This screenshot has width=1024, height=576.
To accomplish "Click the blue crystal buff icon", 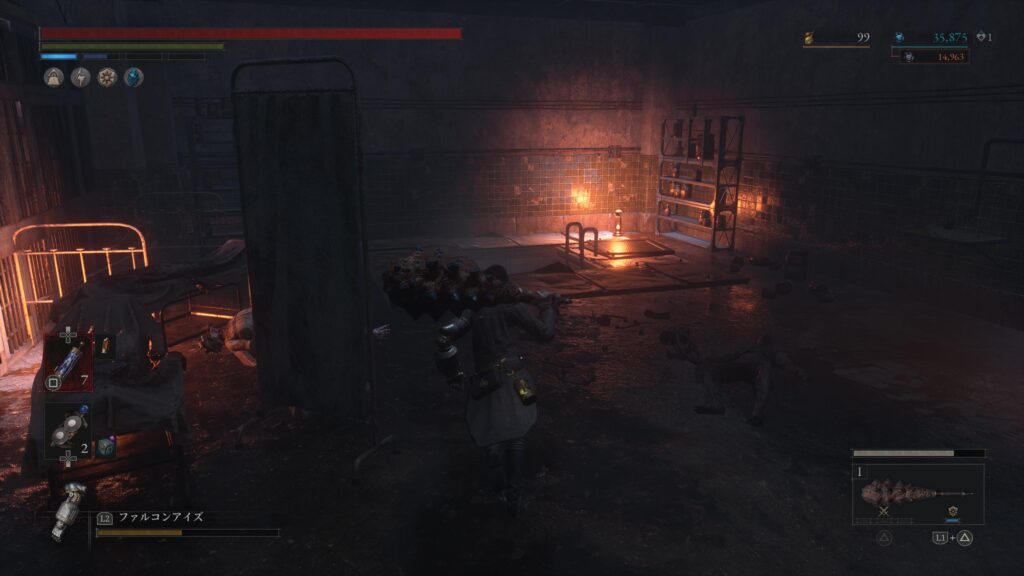I will [x=133, y=77].
